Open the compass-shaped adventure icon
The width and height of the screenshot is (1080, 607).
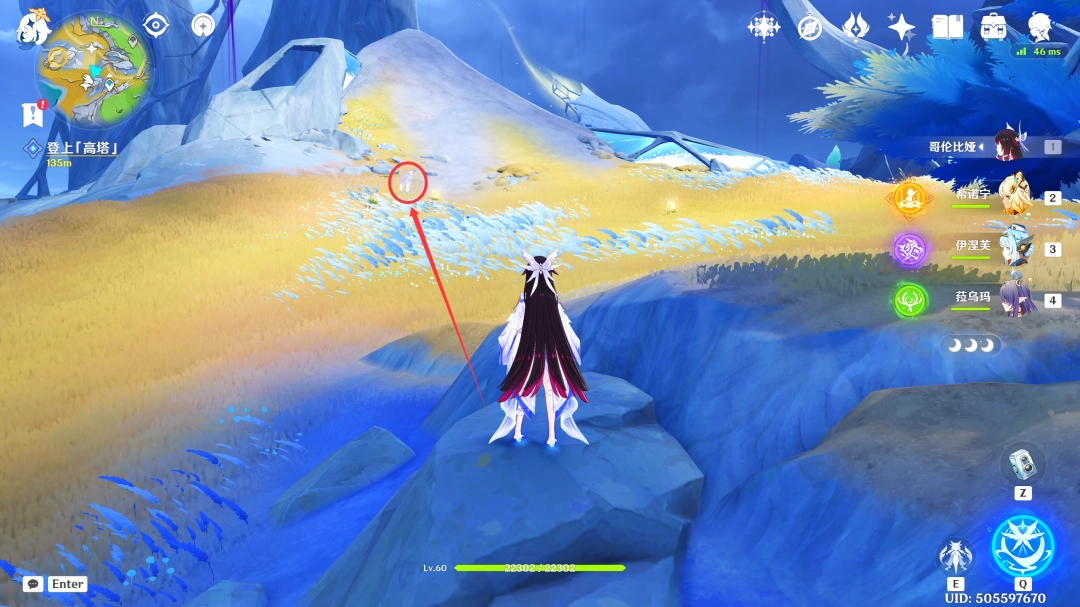click(x=810, y=27)
